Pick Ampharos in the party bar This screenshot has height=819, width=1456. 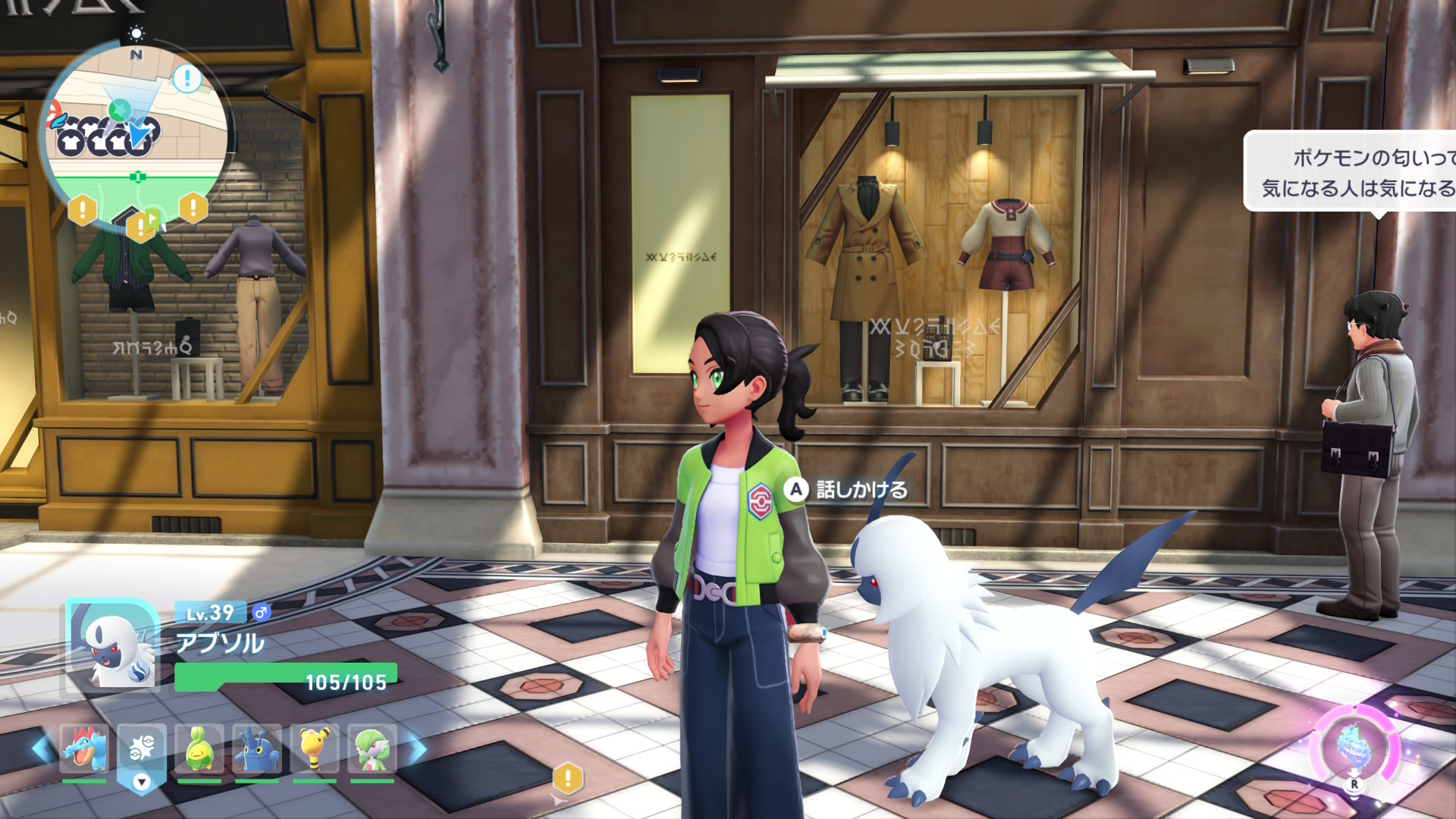(x=314, y=749)
